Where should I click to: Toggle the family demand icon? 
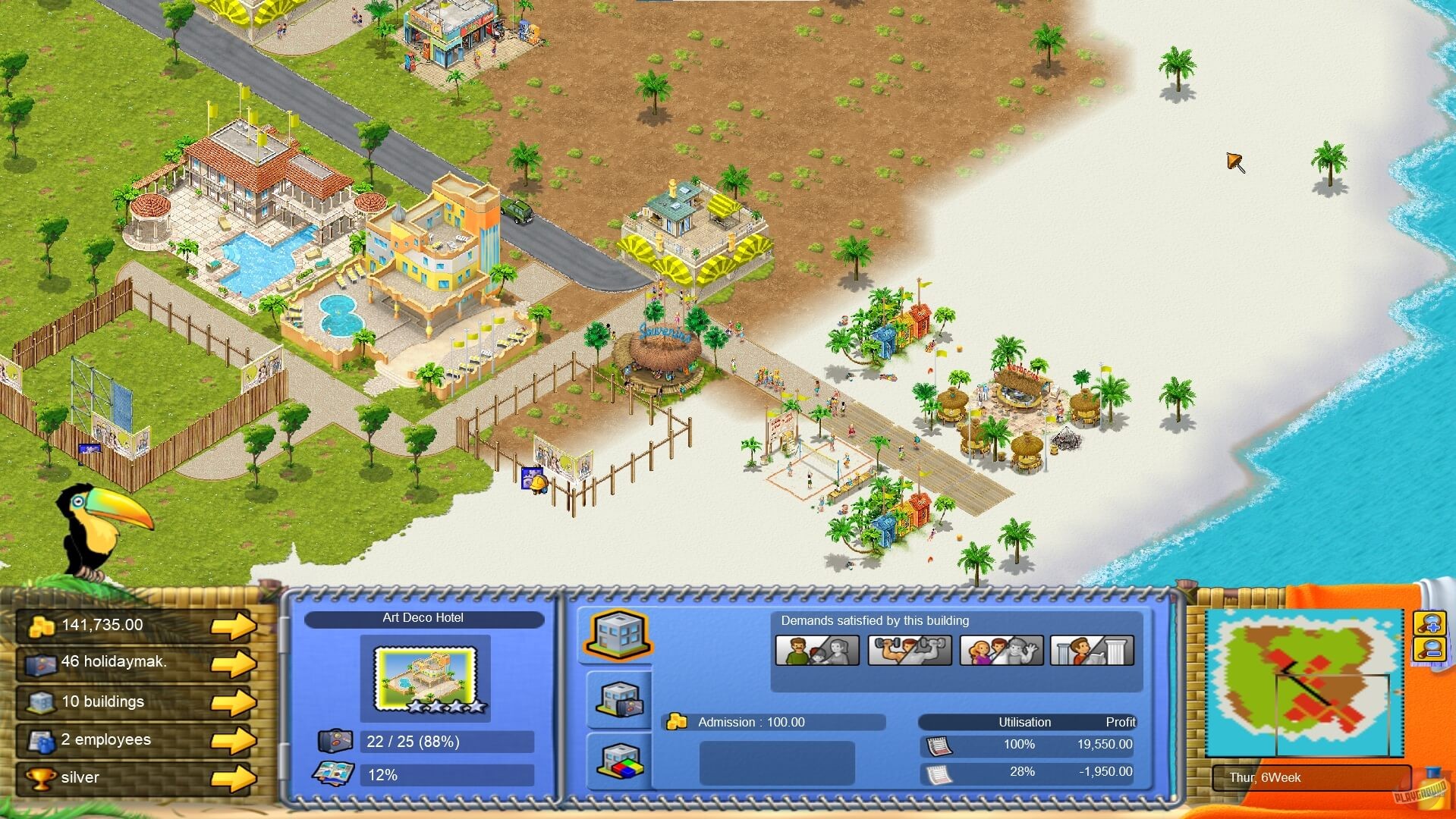816,650
